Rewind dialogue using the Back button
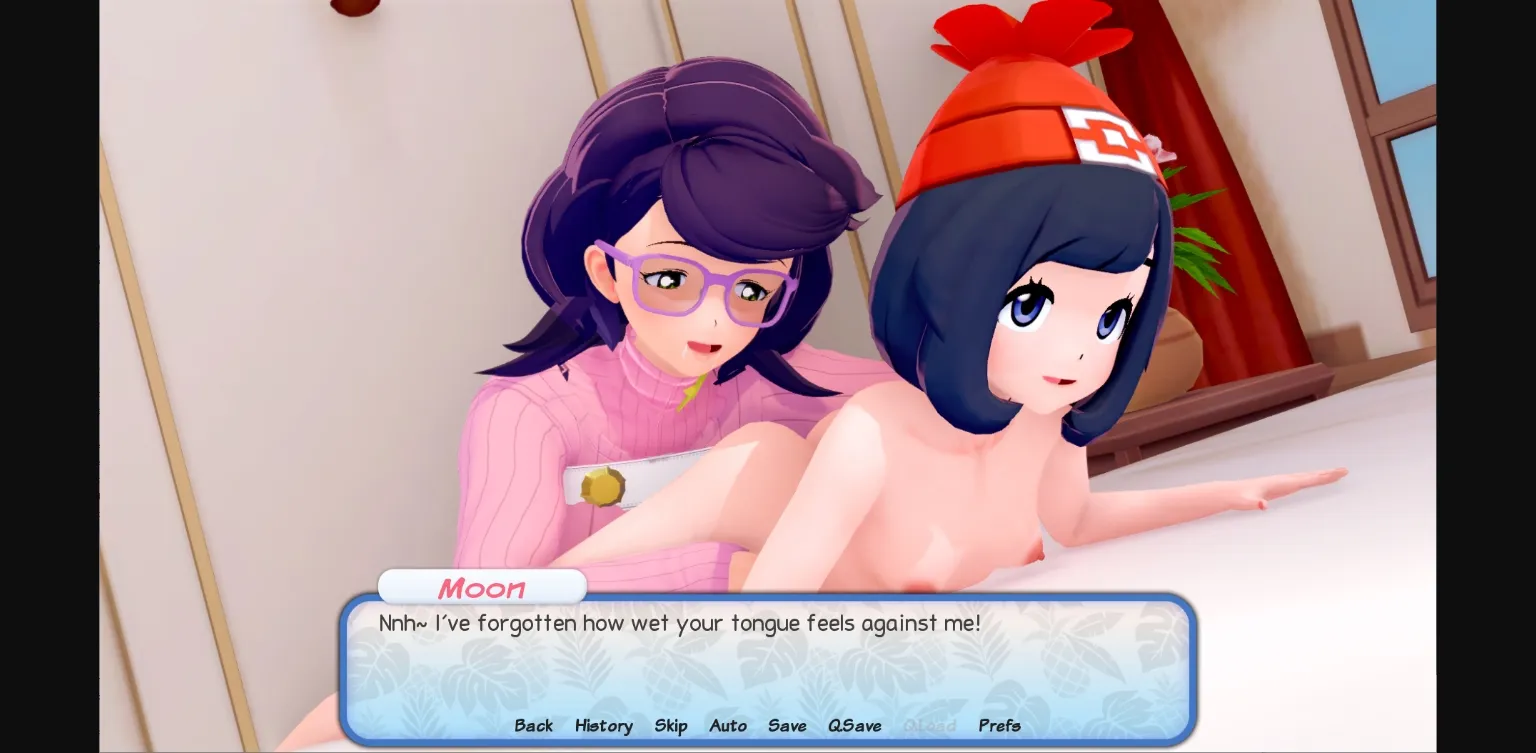Viewport: 1536px width, 753px height. click(533, 726)
